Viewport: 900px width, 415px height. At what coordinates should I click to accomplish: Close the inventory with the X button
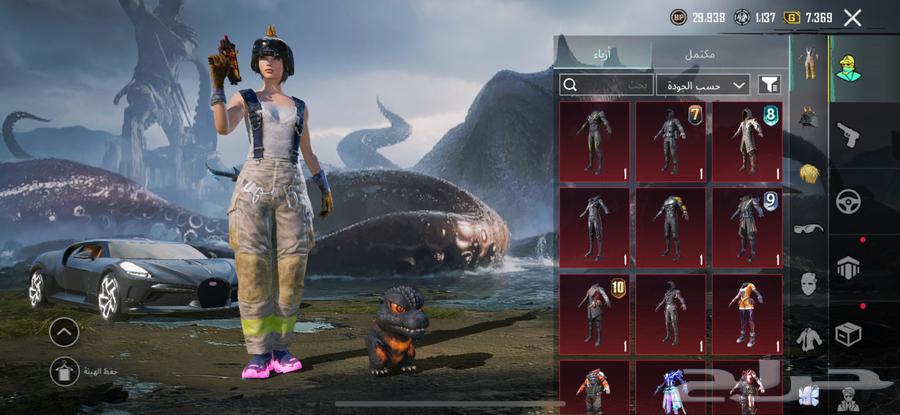(852, 17)
